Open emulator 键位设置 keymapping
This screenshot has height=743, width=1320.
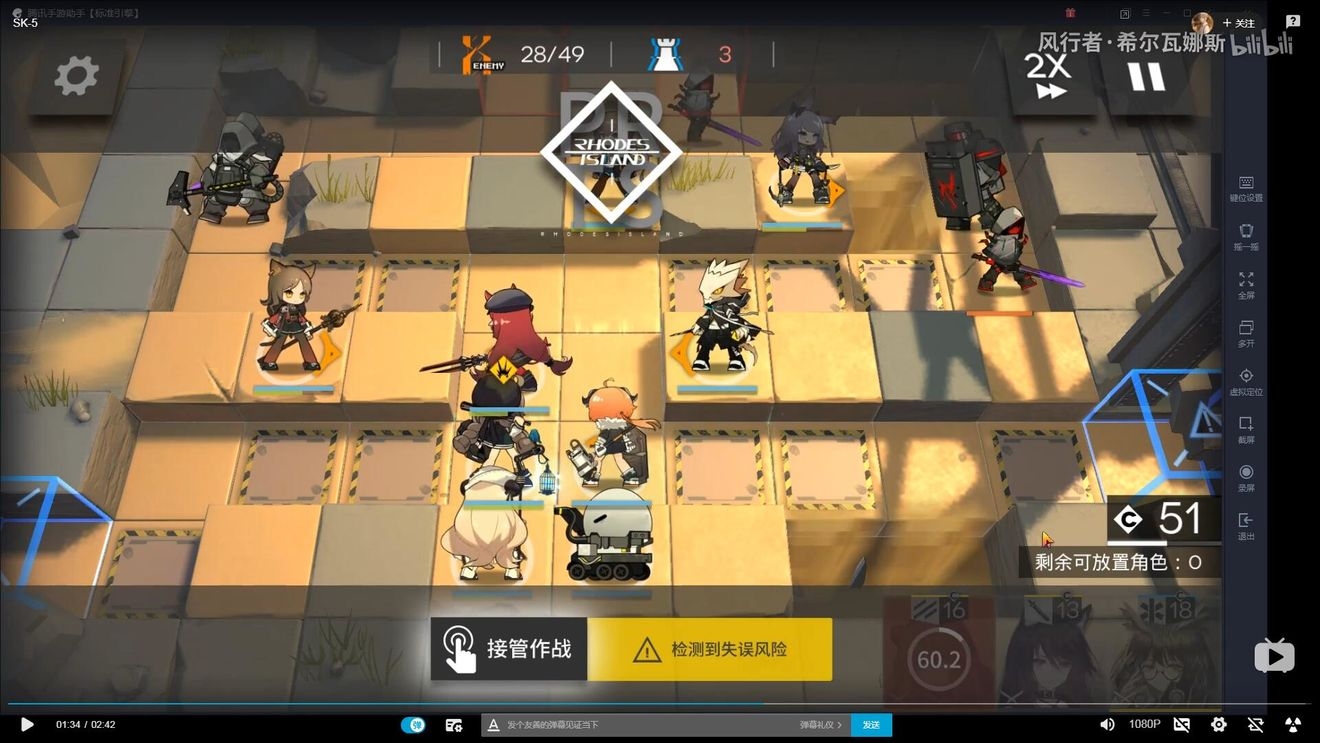point(1246,188)
